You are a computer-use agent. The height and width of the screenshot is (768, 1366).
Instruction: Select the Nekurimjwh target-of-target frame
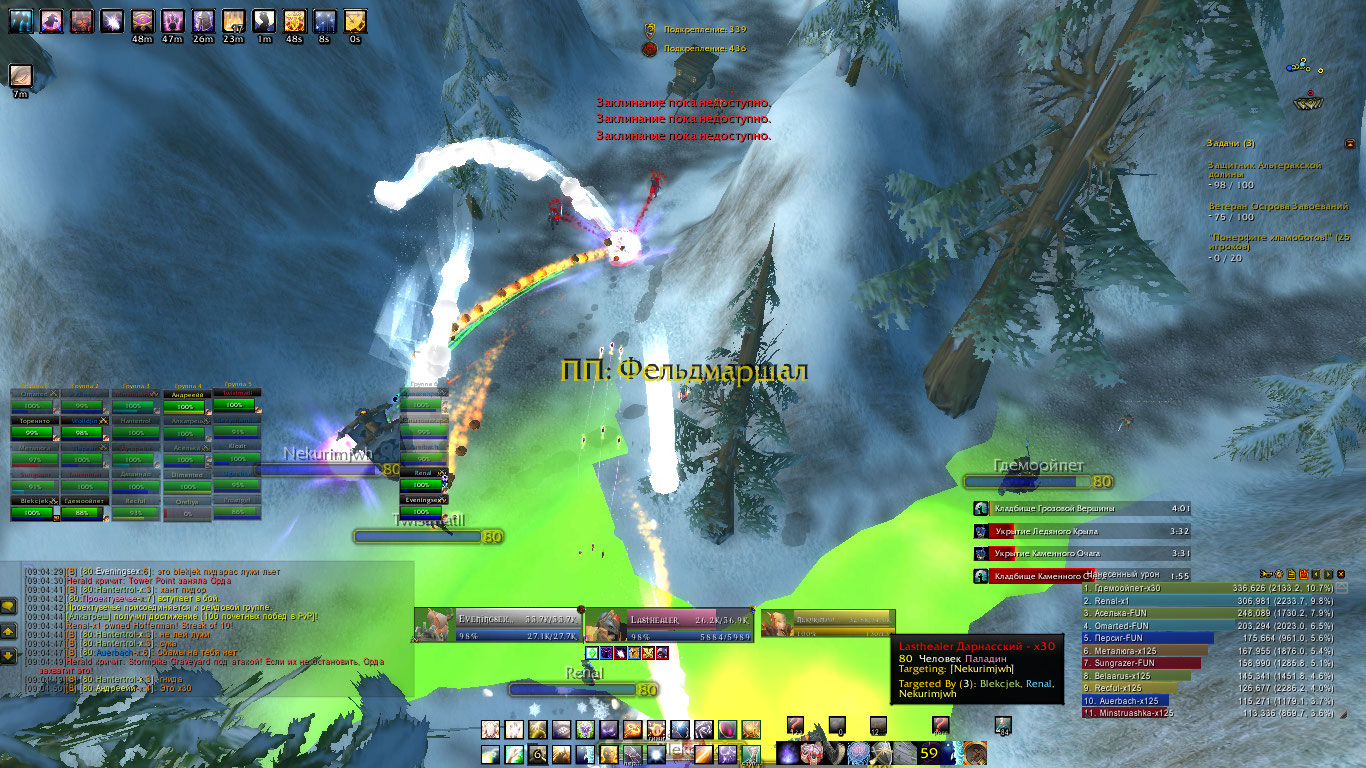click(826, 624)
